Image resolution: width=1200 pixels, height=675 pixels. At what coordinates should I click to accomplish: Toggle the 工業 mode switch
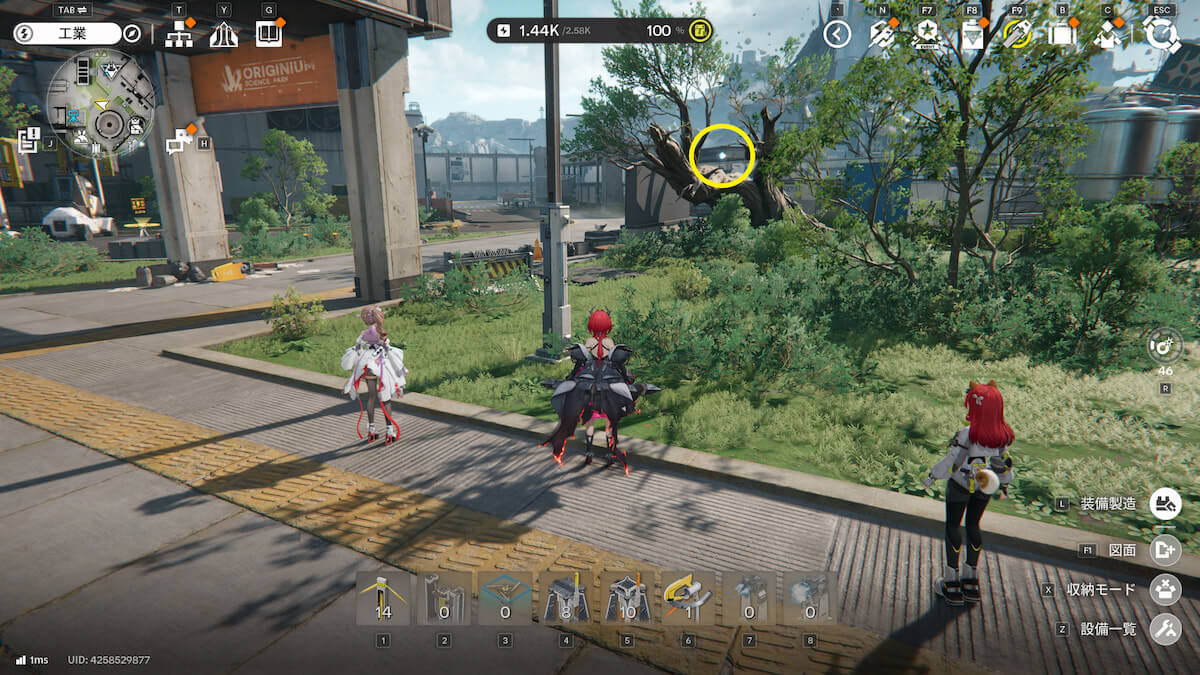click(x=66, y=33)
